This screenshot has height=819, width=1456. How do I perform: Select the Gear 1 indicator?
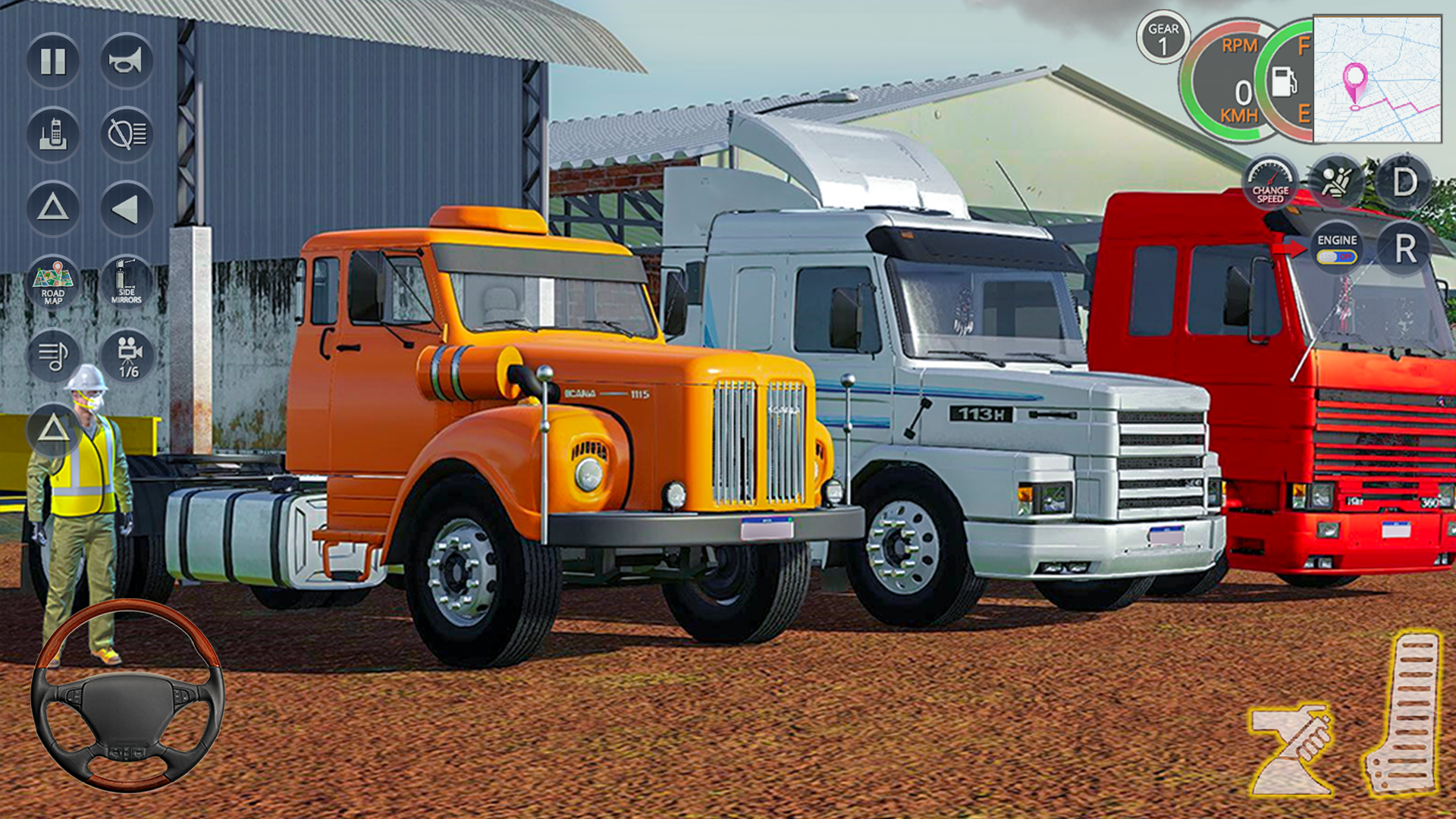click(1163, 36)
